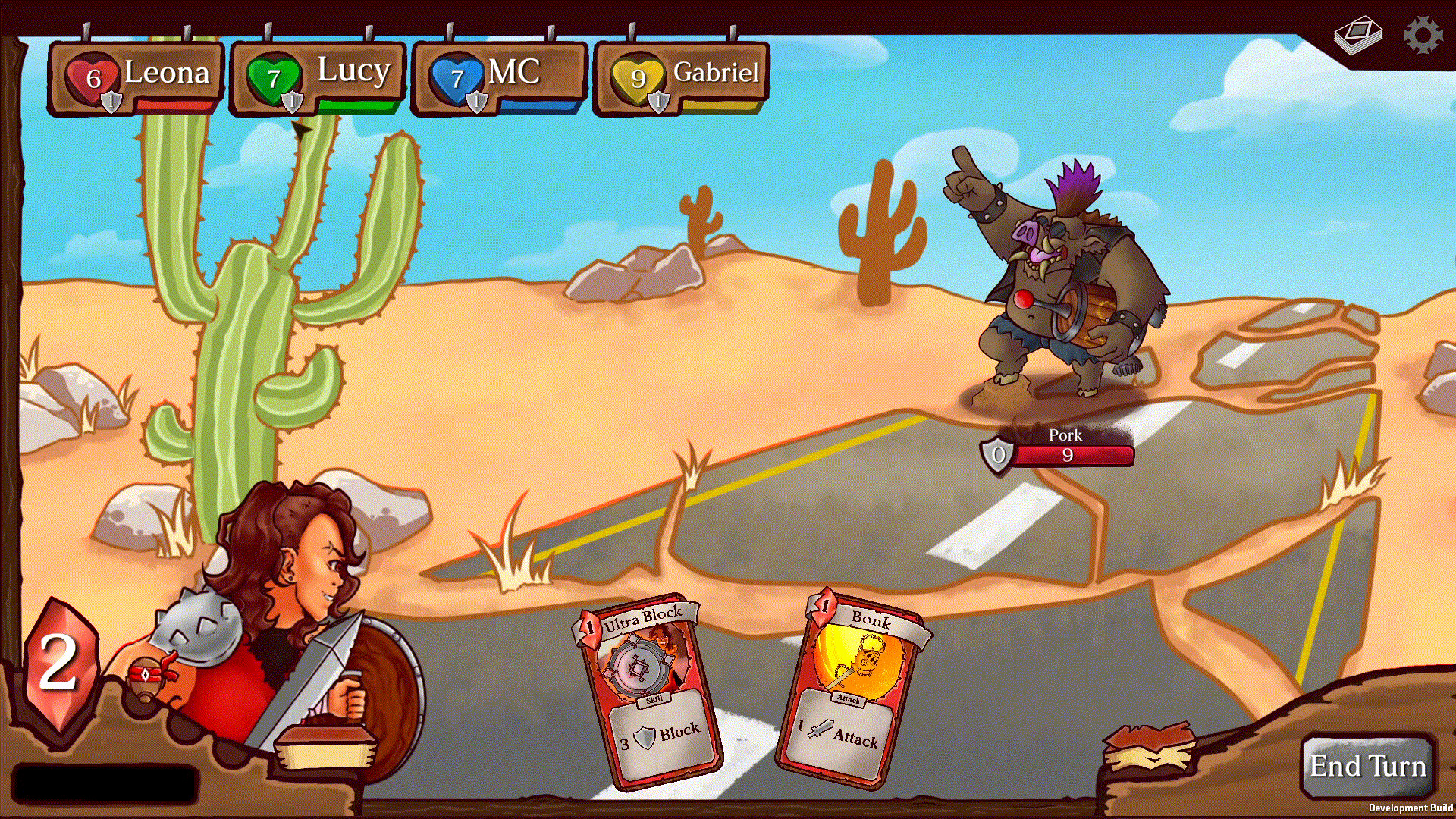Click Pork's red health bar
The width and height of the screenshot is (1456, 819).
pos(1072,456)
